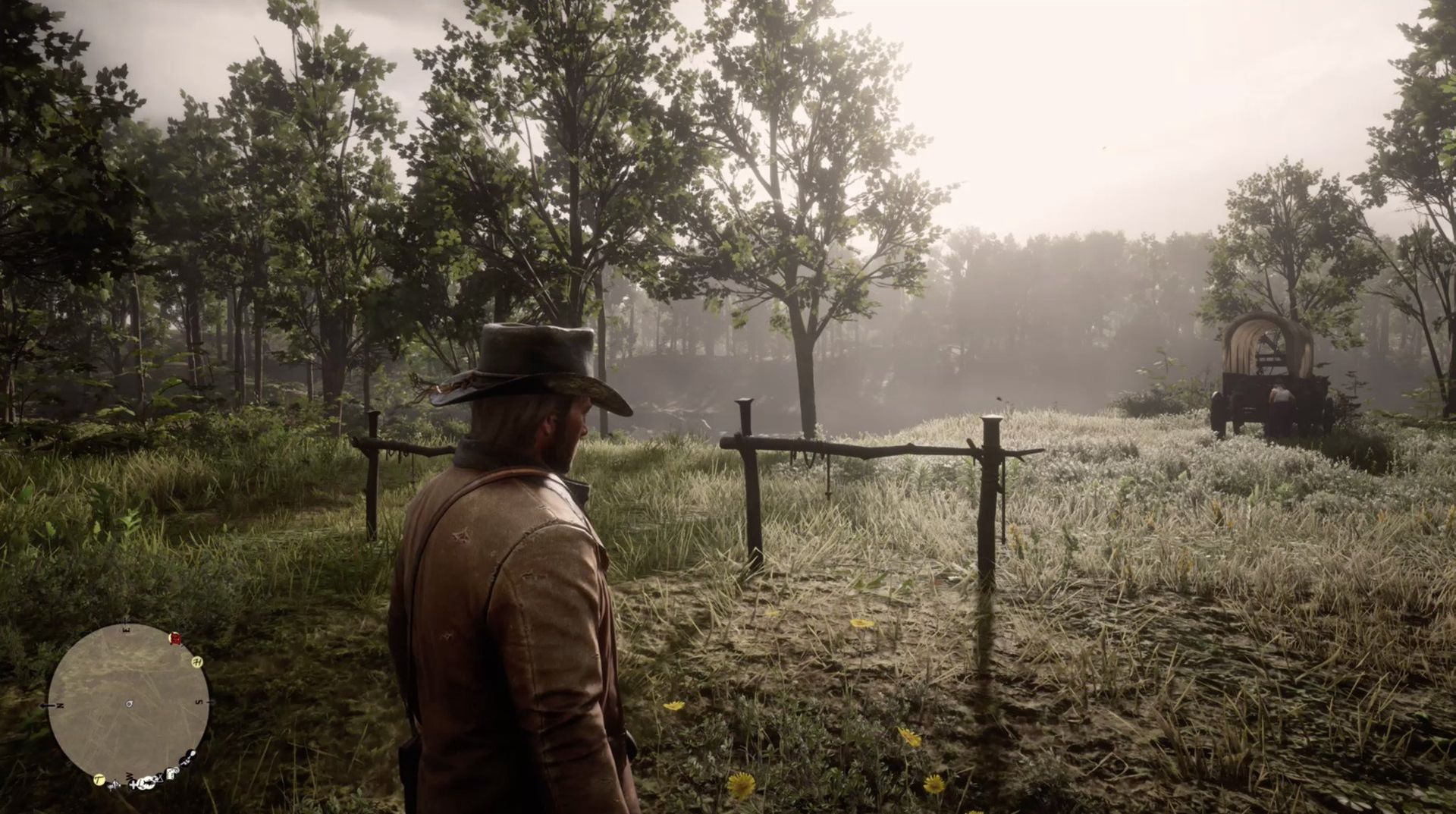
Task: Click the "S" compass letter on the minimap
Action: [x=199, y=700]
